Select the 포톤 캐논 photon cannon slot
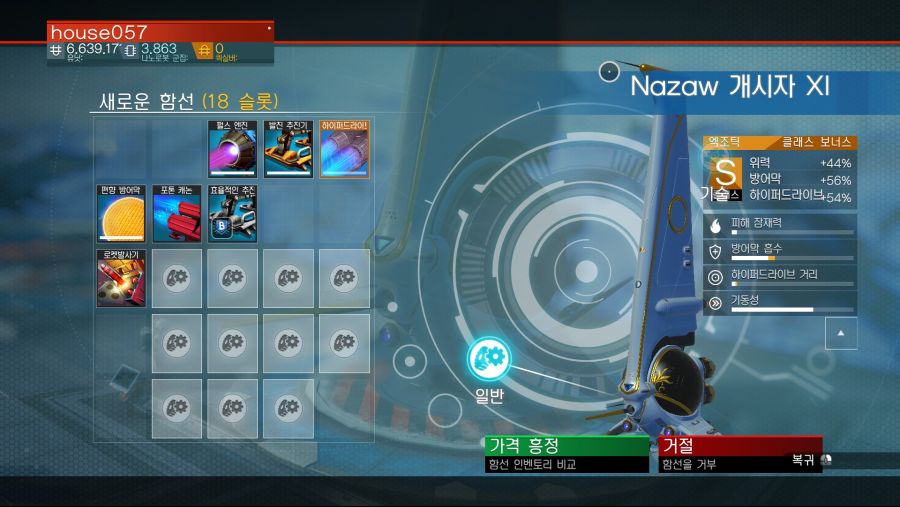 (177, 214)
